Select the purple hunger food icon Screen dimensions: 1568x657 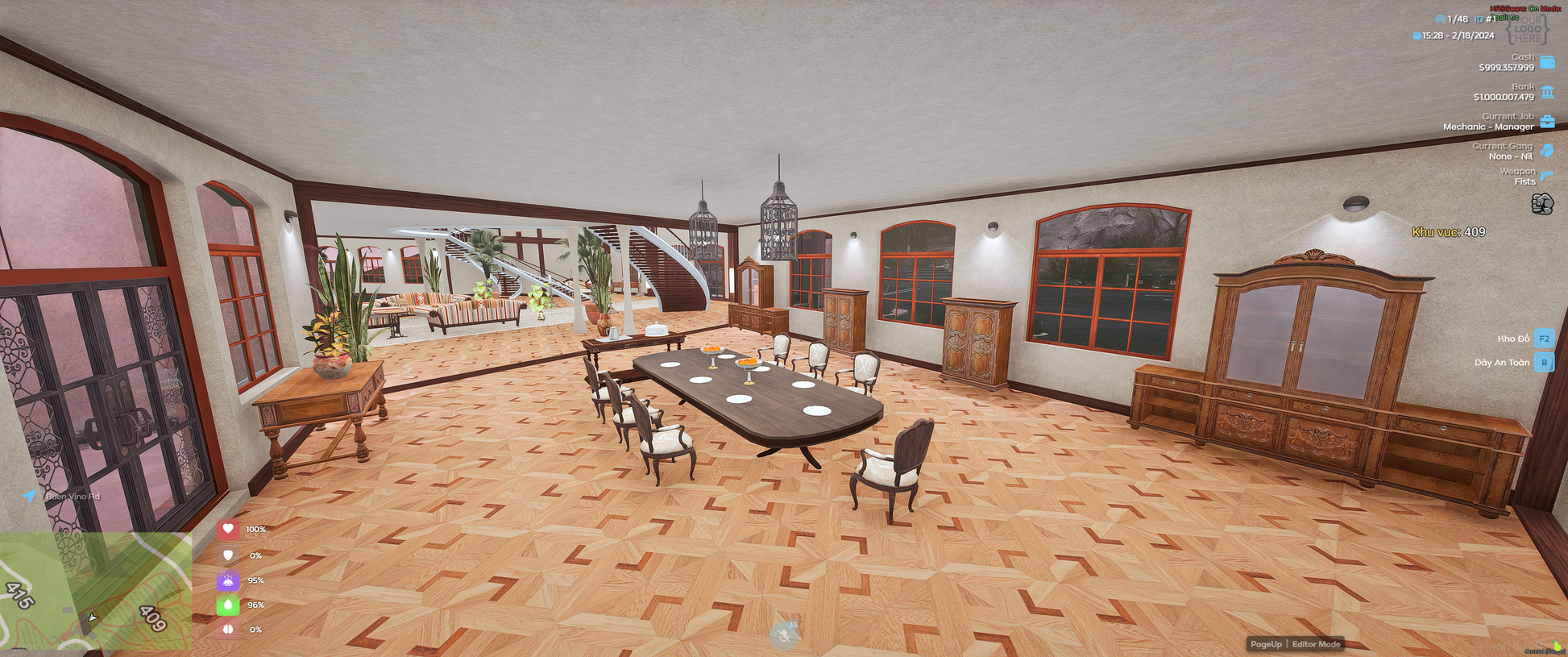228,580
